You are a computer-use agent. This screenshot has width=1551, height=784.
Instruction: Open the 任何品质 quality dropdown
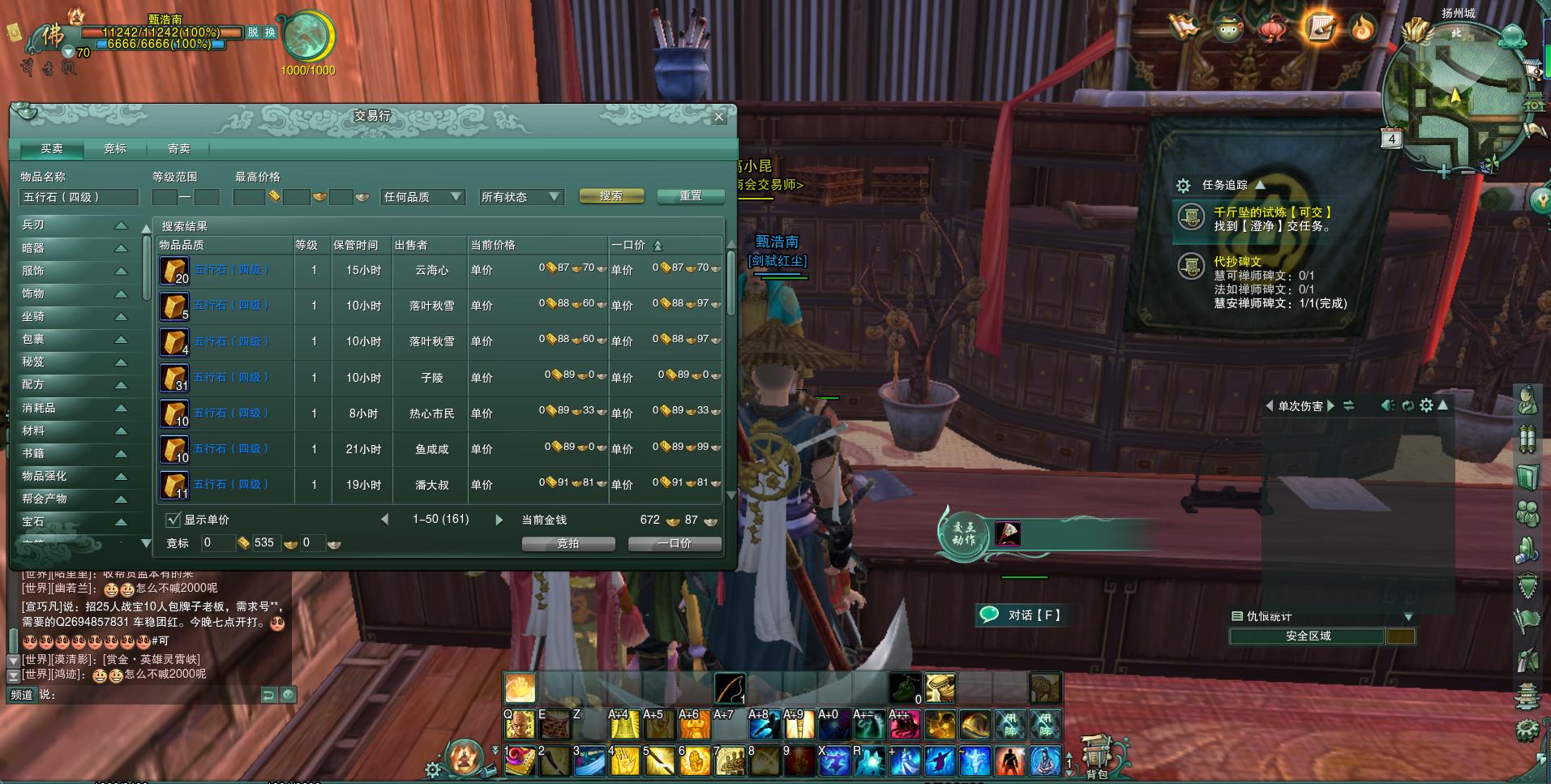pos(422,197)
